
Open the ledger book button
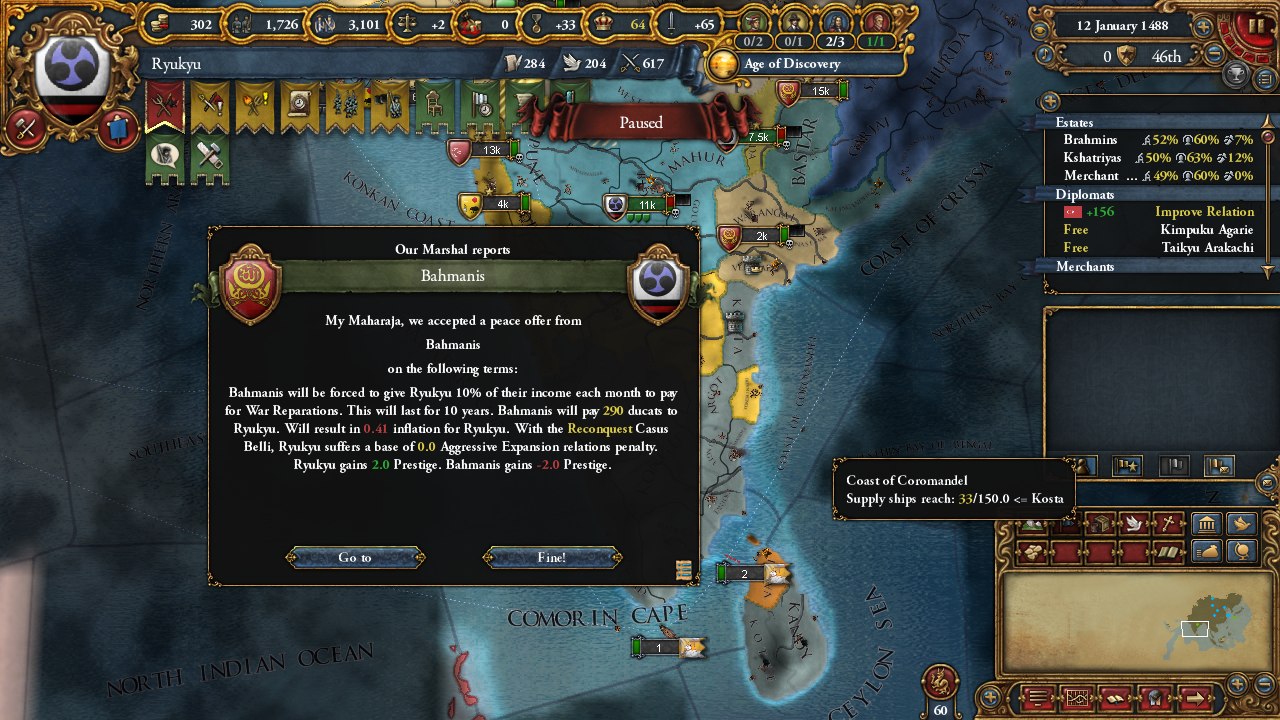1116,698
